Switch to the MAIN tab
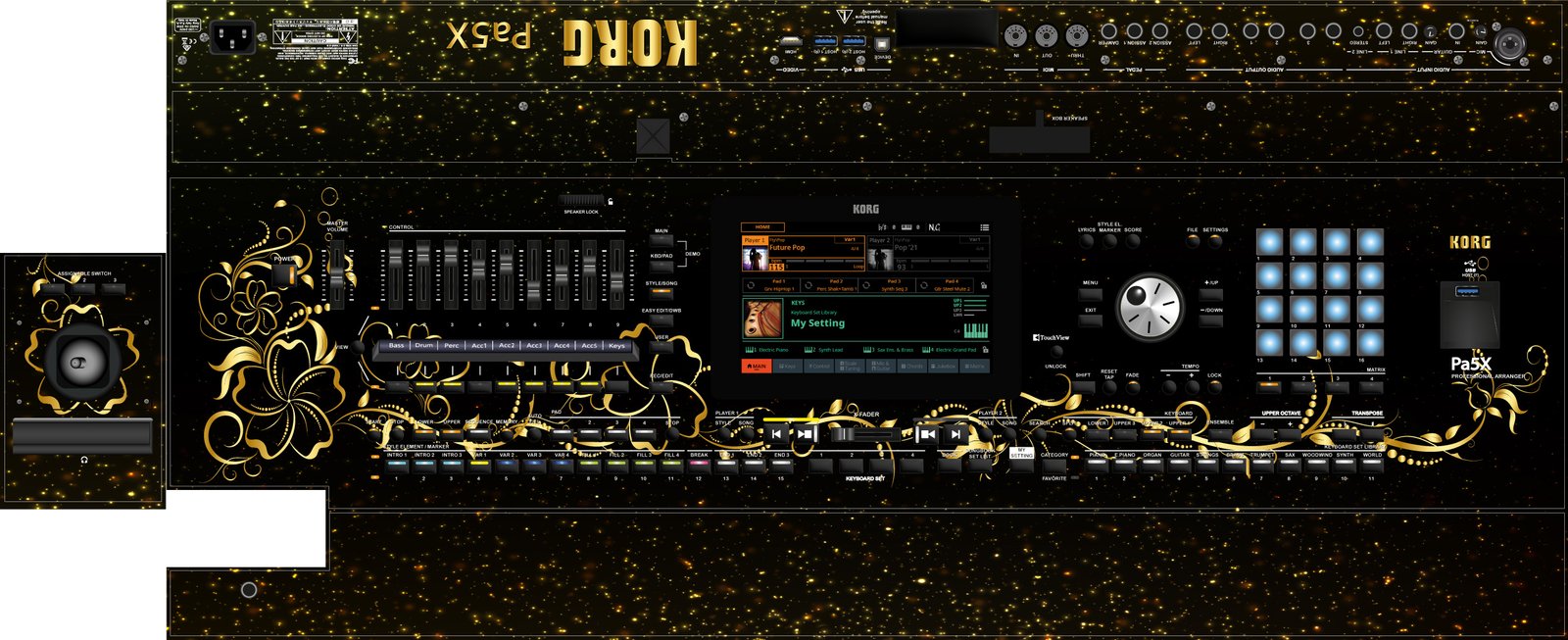Viewport: 1568px width, 640px height. click(x=756, y=367)
